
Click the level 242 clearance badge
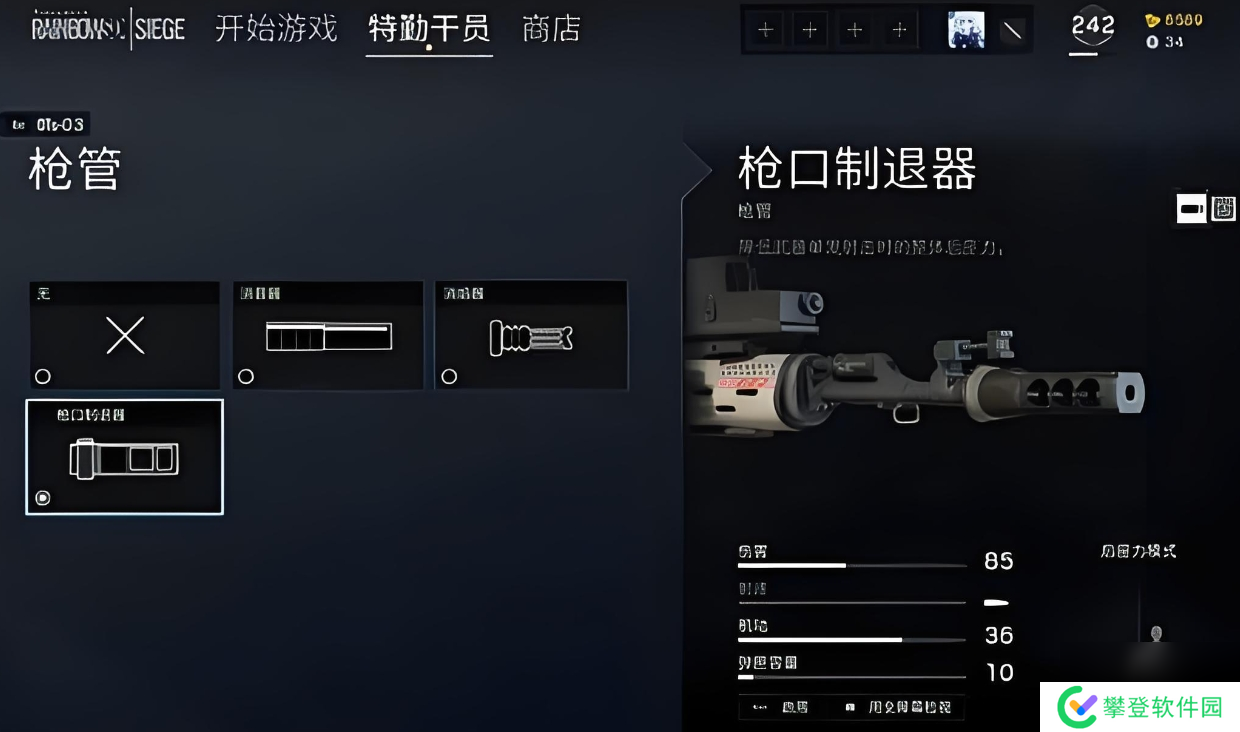coord(1092,27)
